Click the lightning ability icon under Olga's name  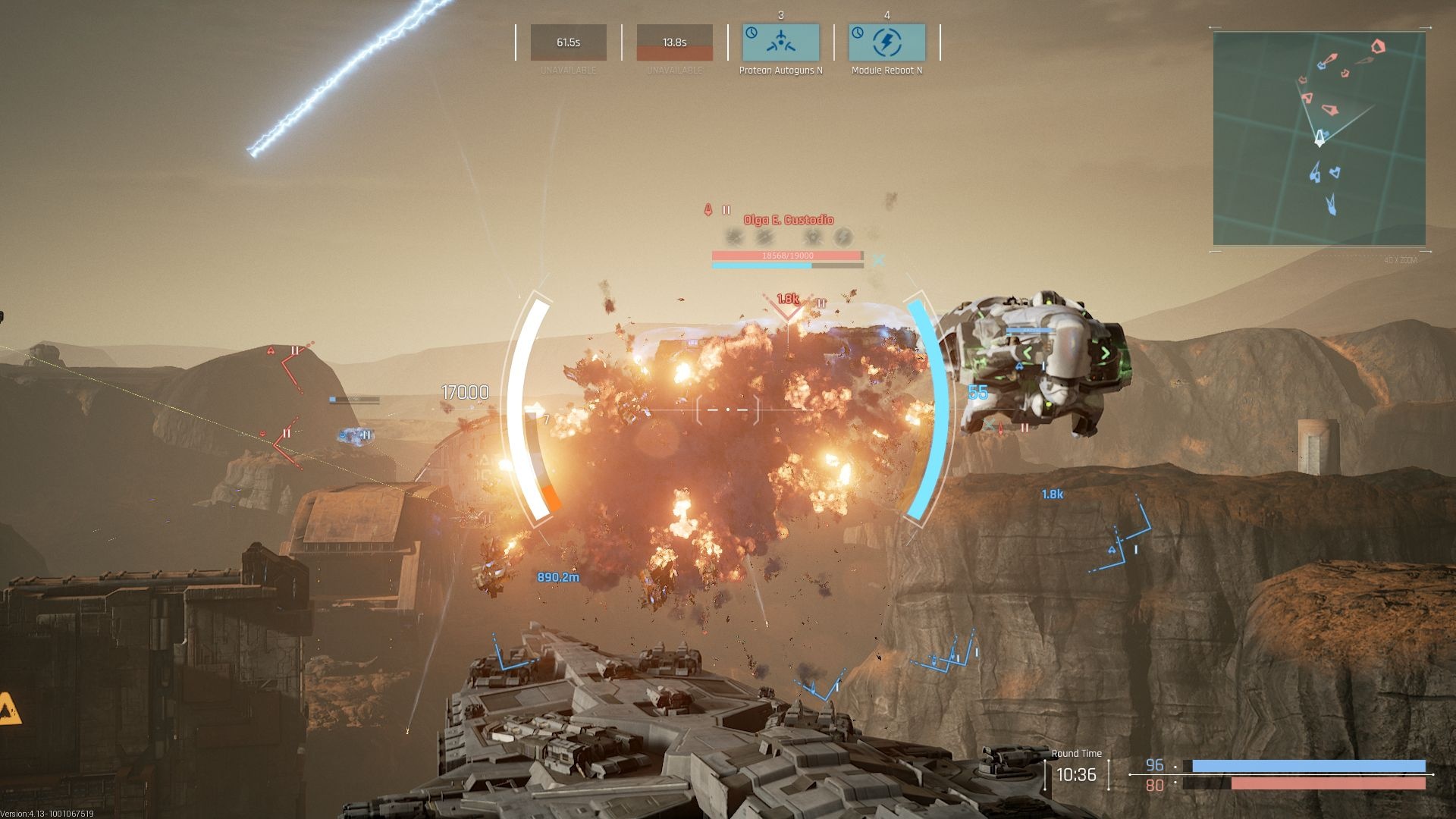[x=842, y=237]
